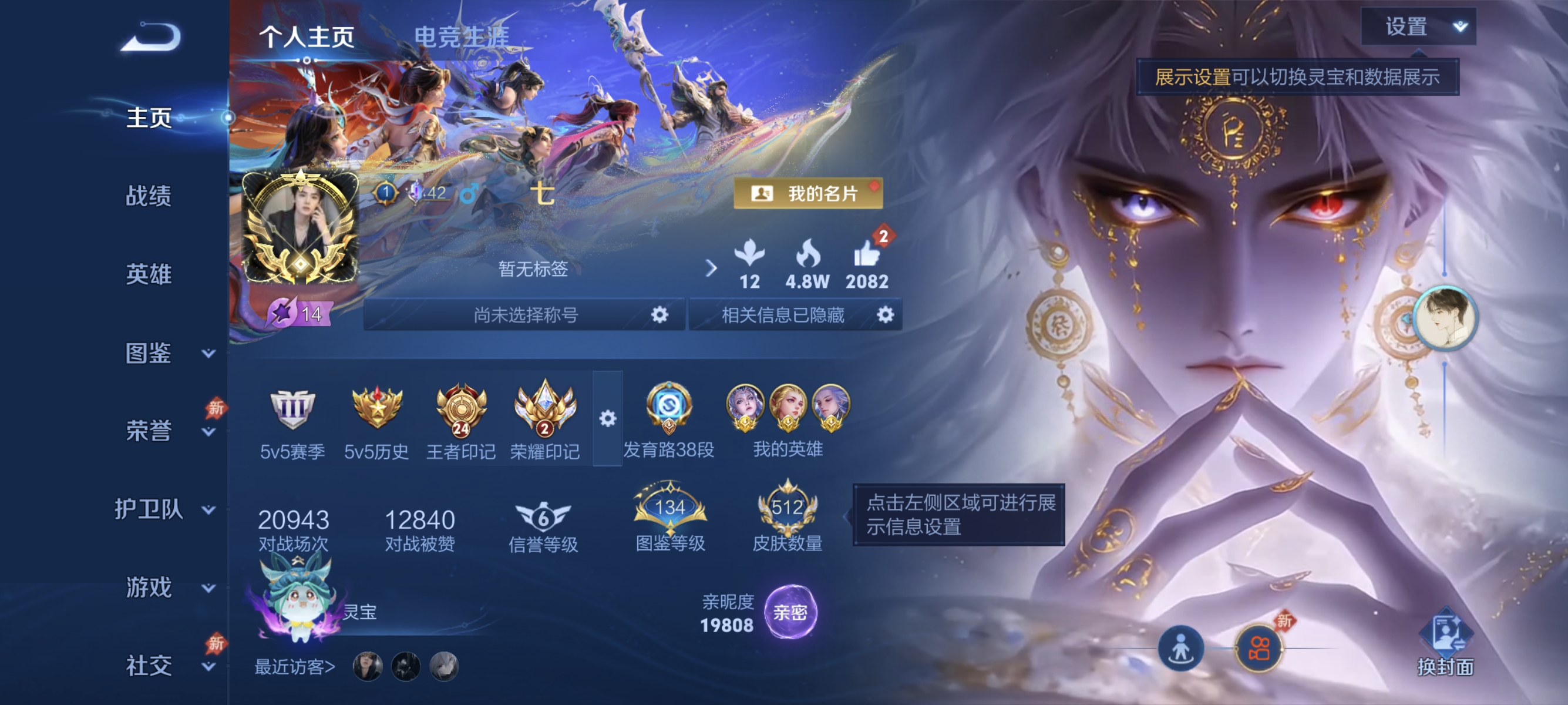Open display settings via gear beside badges

tap(607, 419)
